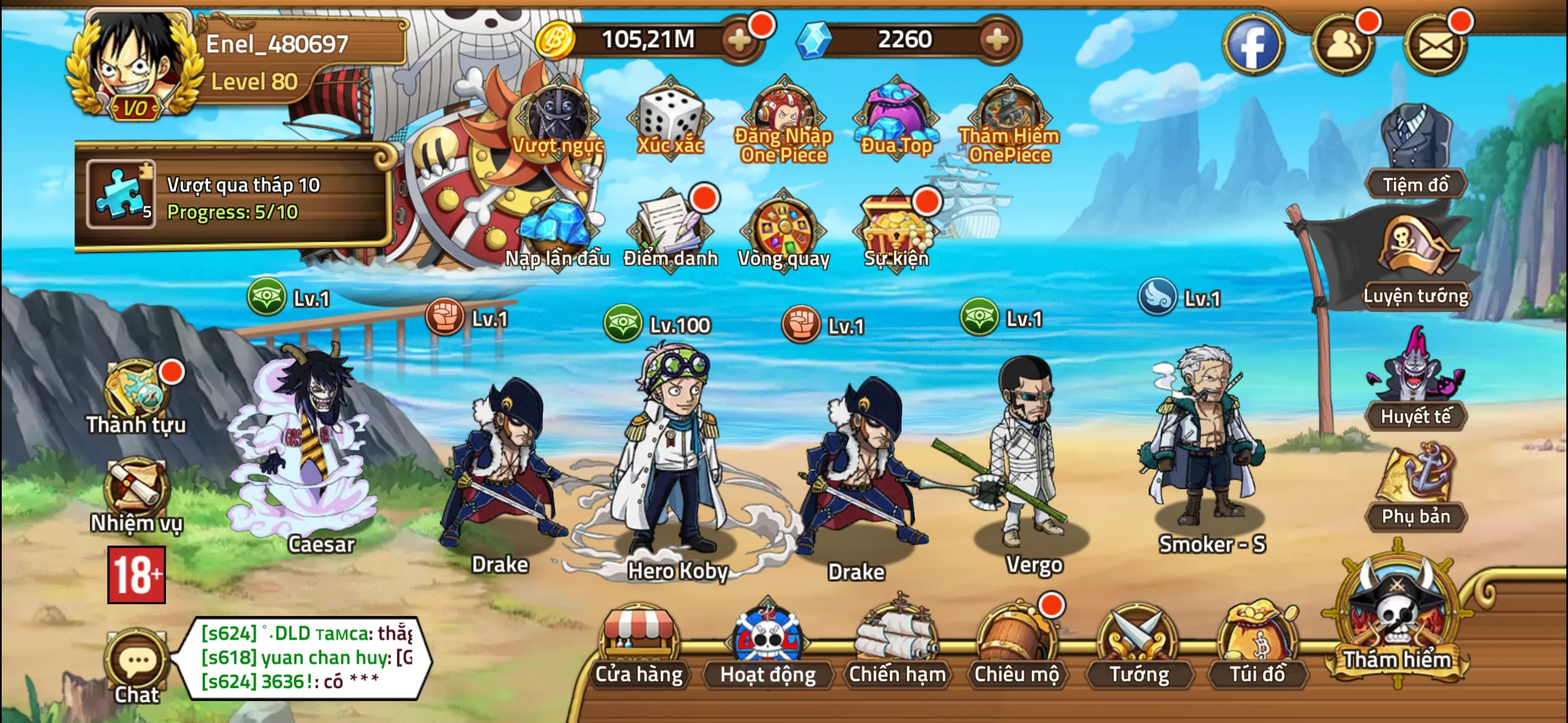
Task: Add more blue diamonds
Action: click(997, 41)
